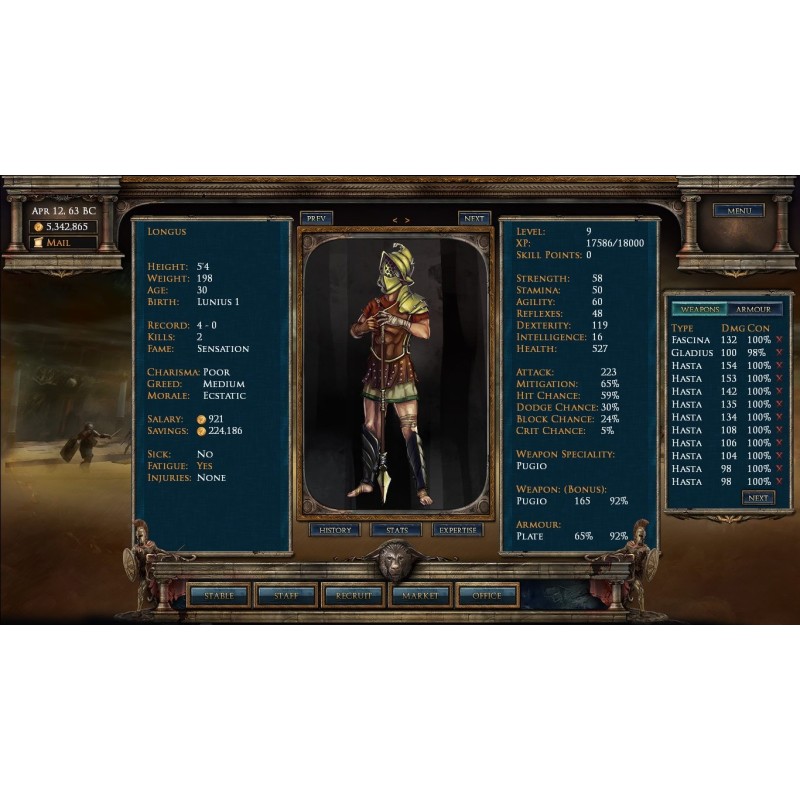800x800 pixels.
Task: Switch to the Stats view
Action: tap(396, 530)
